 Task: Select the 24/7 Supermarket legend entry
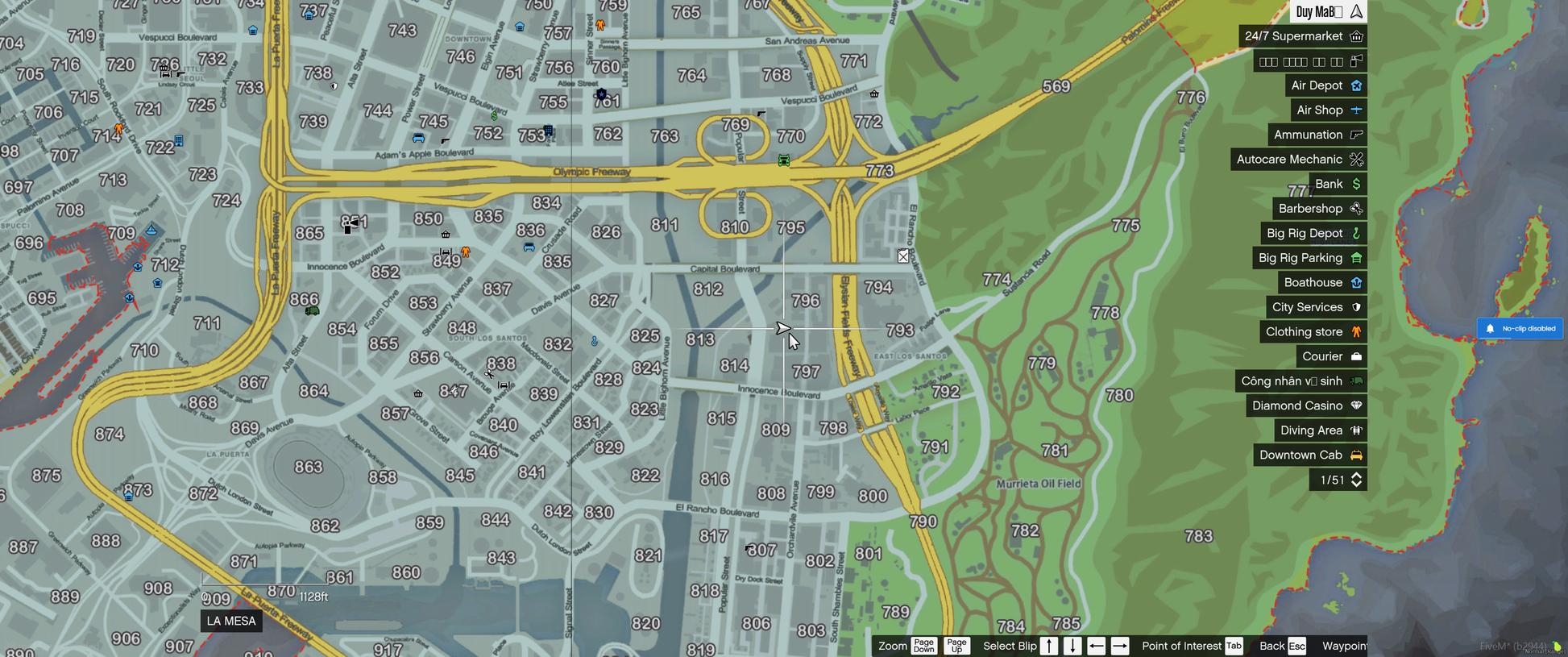pyautogui.click(x=1302, y=36)
